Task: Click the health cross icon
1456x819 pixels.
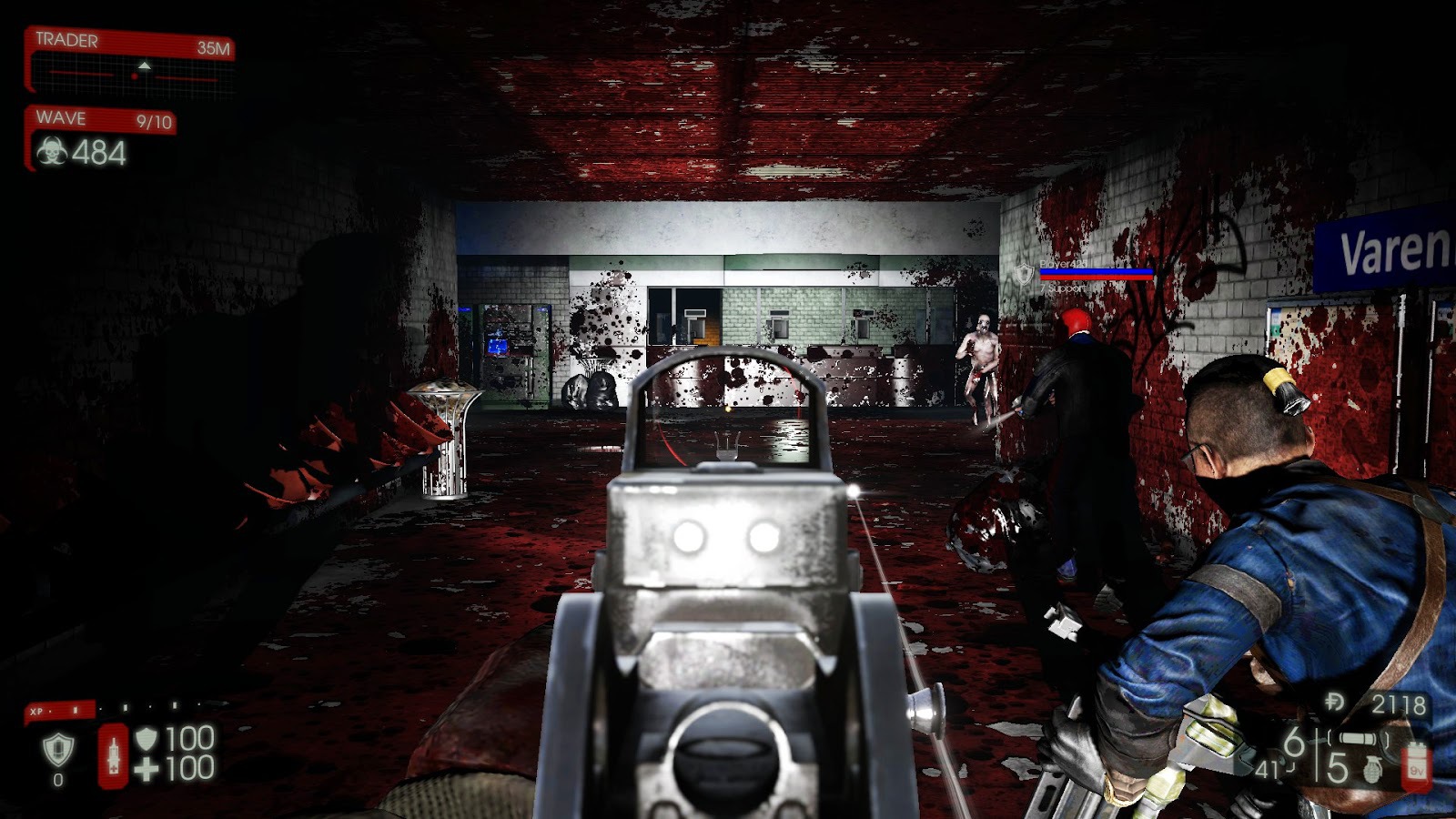Action: coord(146,770)
